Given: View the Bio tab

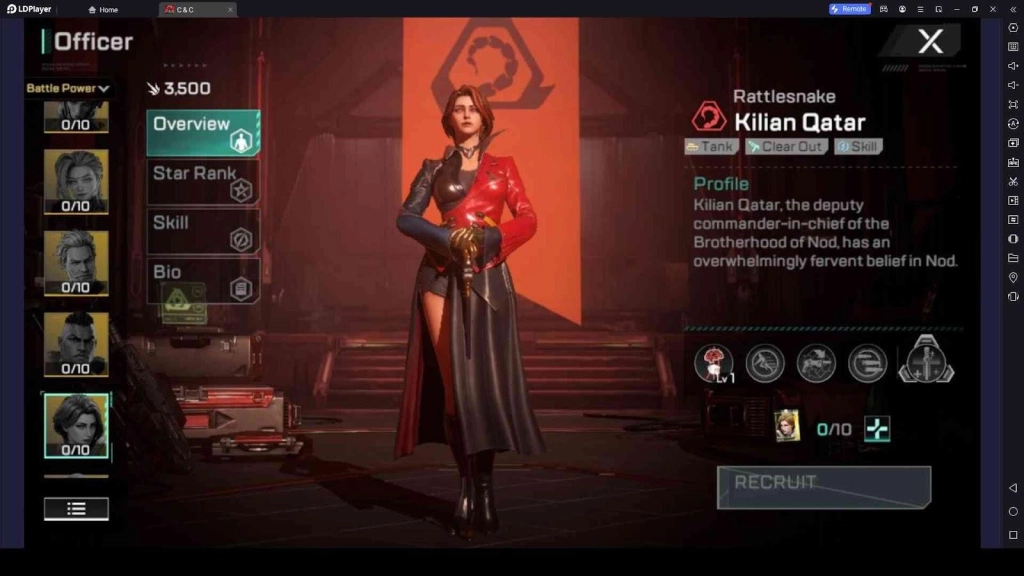Looking at the screenshot, I should click(203, 281).
